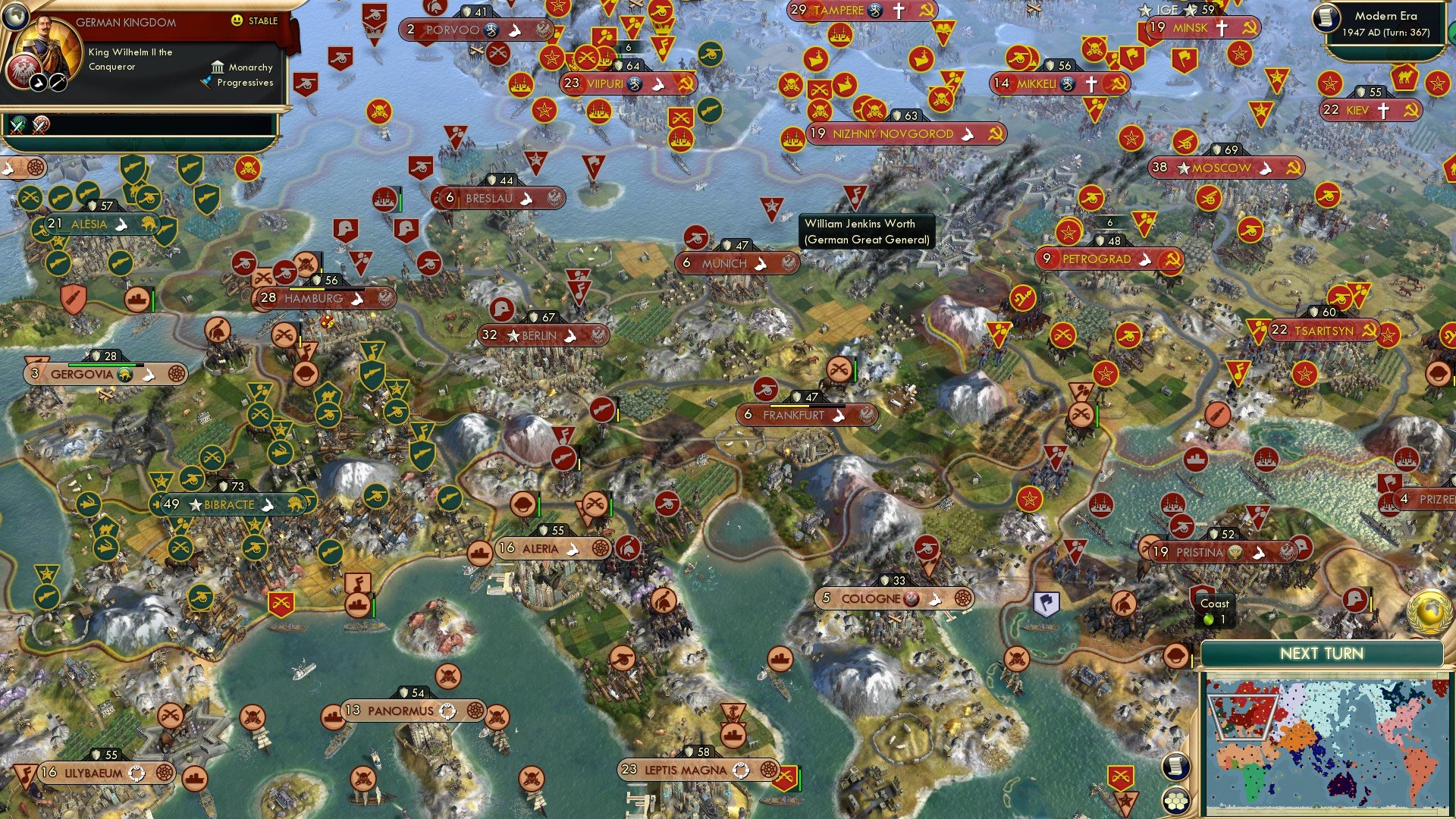
Task: Click the STABLE happiness smiley indicator
Action: pos(237,21)
